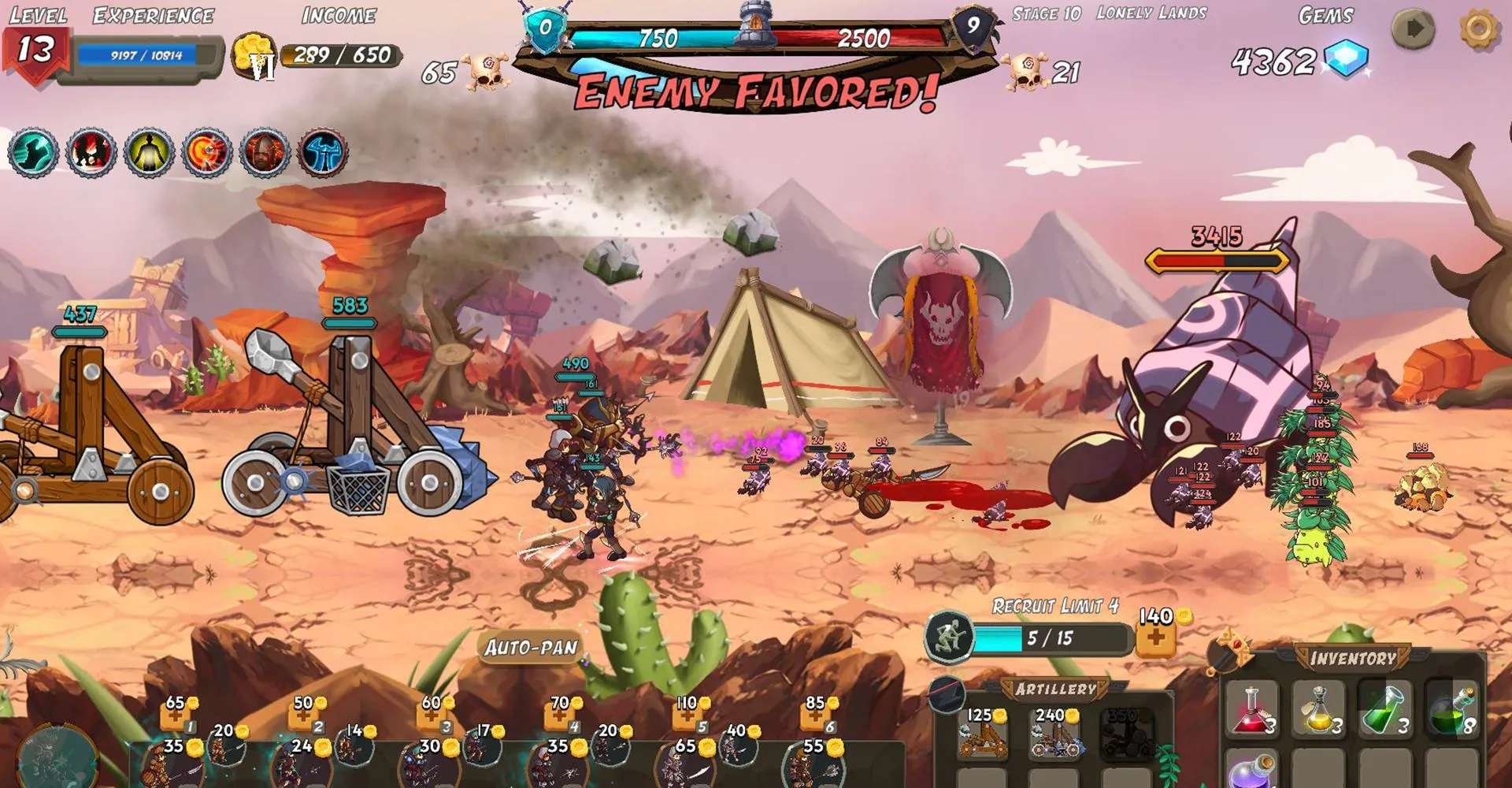Activate the blue winged helmet ability

pos(322,152)
